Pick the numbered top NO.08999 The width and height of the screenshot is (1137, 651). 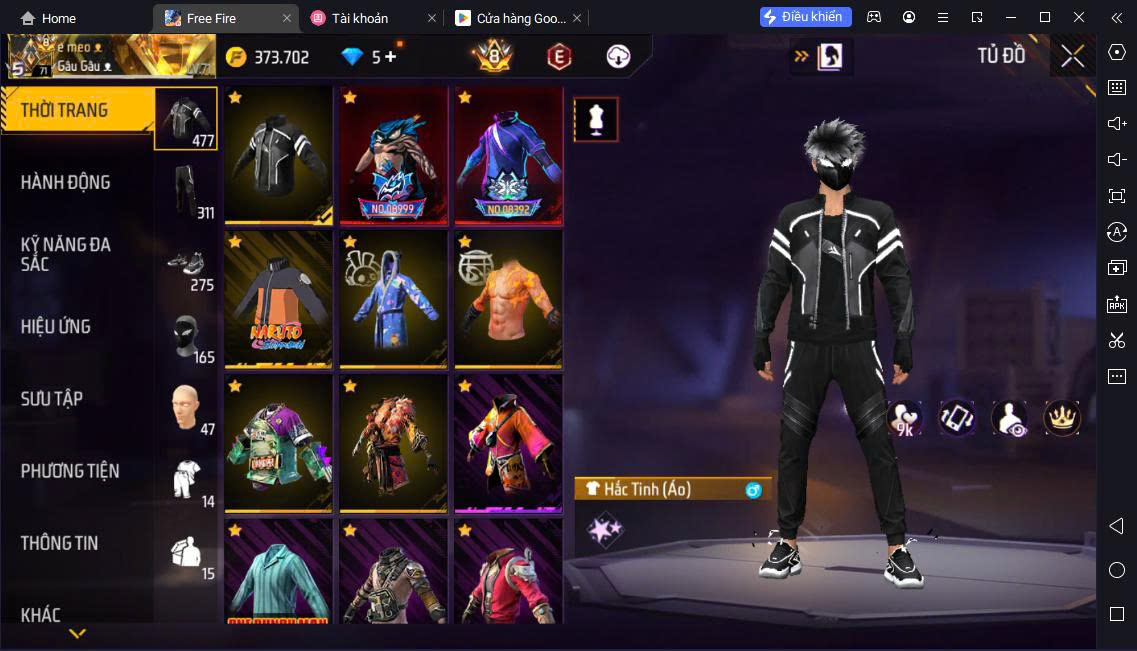coord(393,155)
